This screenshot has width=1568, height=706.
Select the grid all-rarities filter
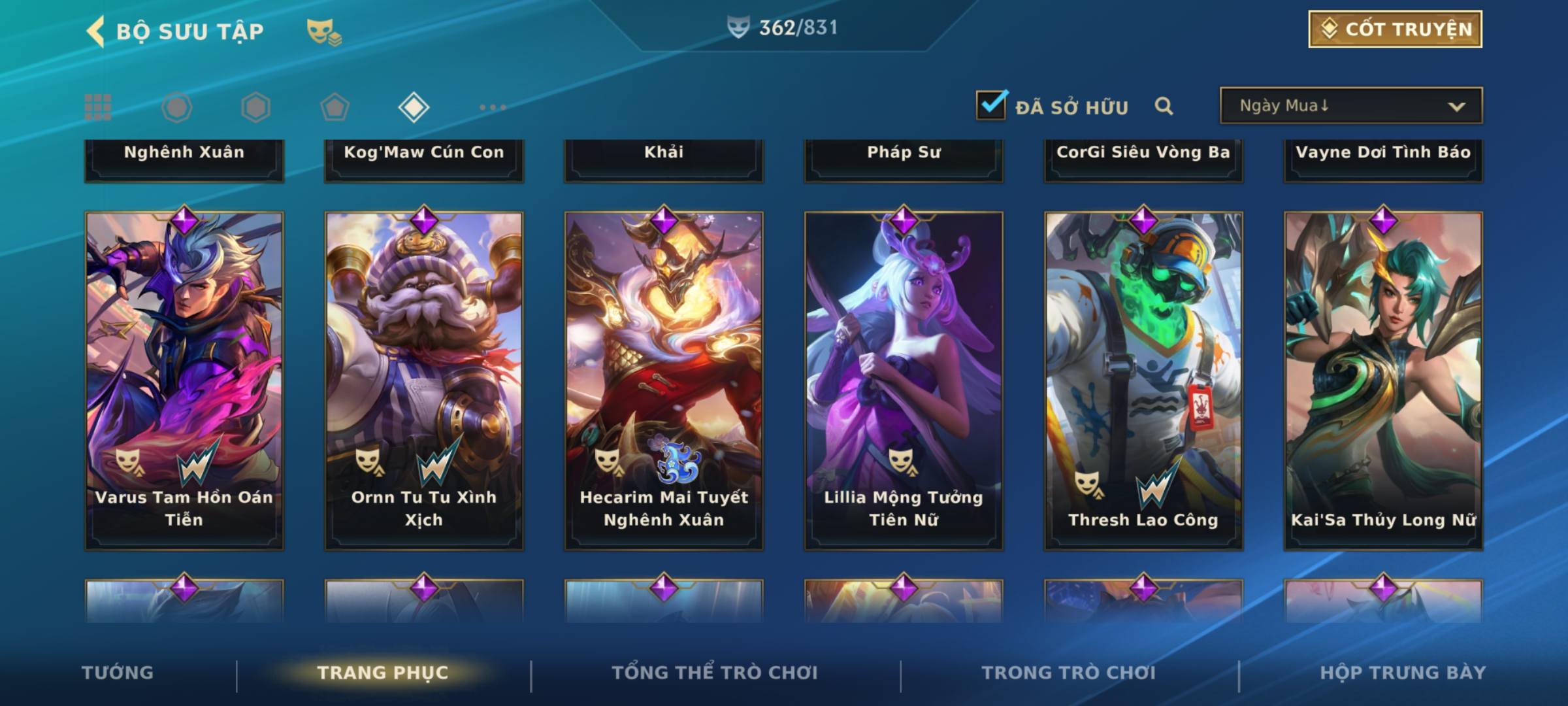click(x=98, y=107)
